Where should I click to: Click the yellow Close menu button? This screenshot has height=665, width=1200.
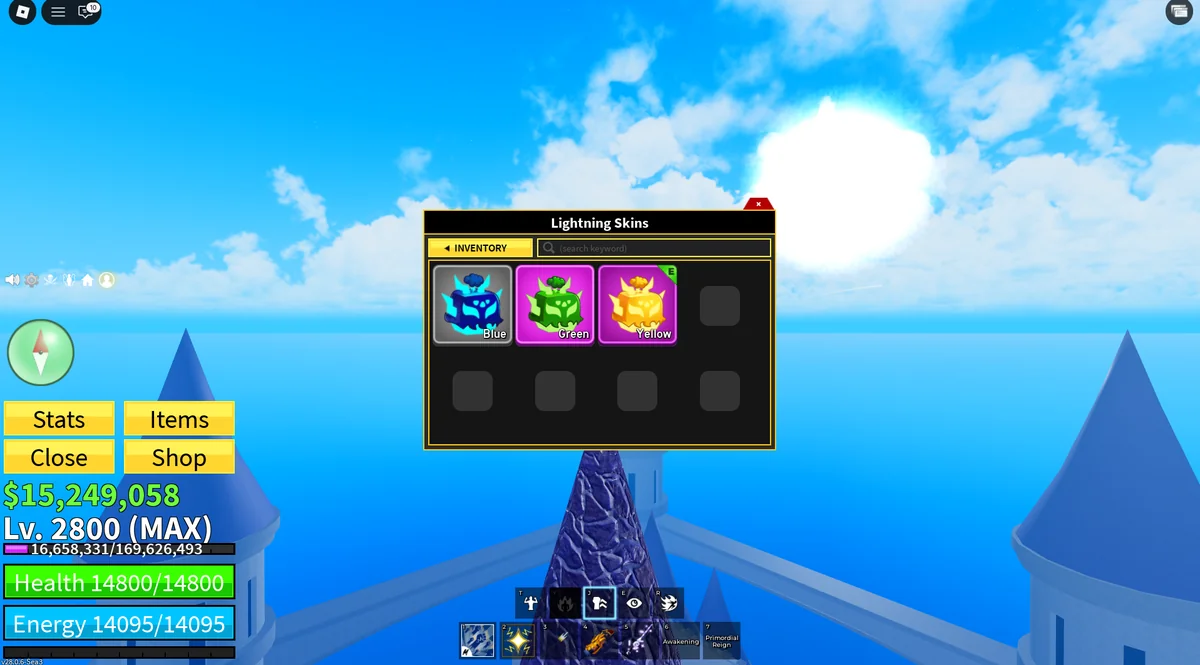[x=59, y=457]
